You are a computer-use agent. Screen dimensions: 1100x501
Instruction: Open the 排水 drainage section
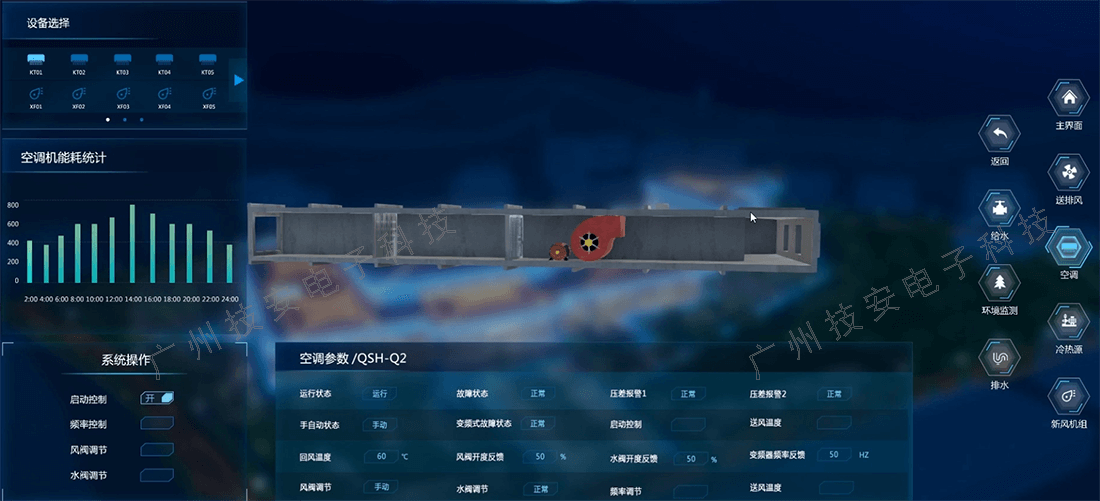point(1000,358)
